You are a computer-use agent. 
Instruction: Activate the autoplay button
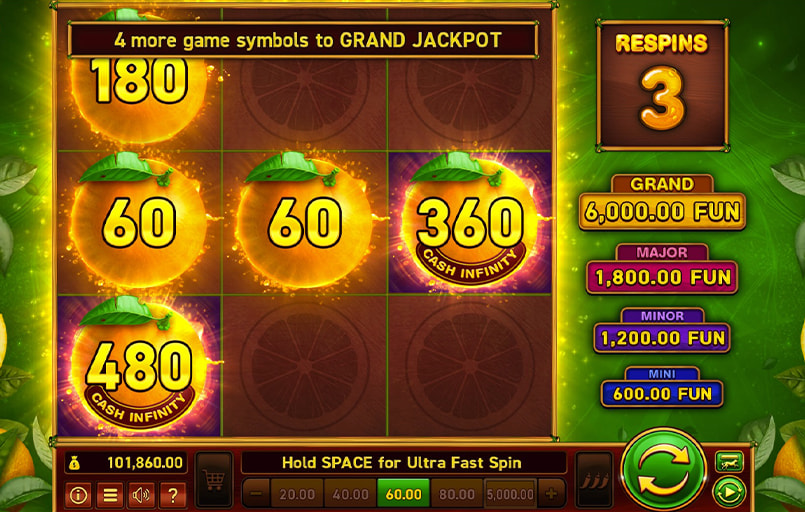729,492
